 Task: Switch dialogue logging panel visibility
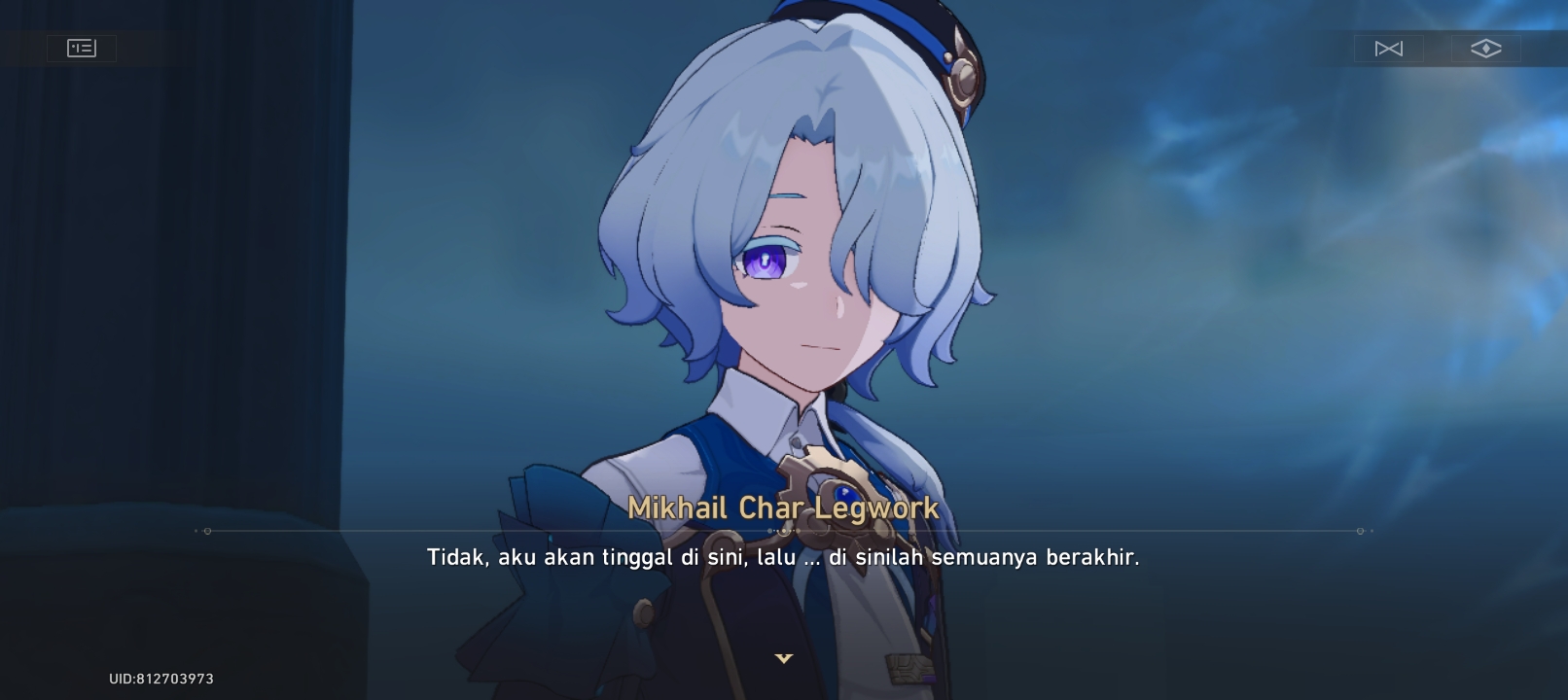82,48
